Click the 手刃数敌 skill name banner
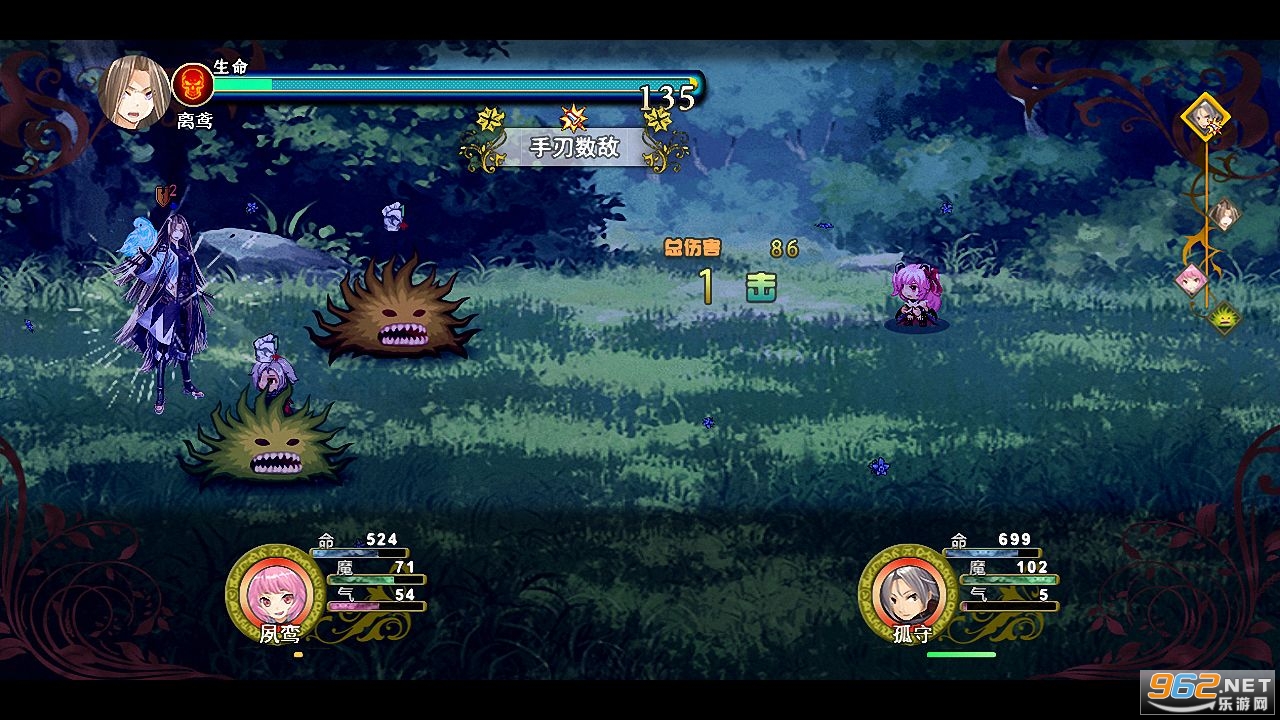The image size is (1280, 720). [573, 148]
